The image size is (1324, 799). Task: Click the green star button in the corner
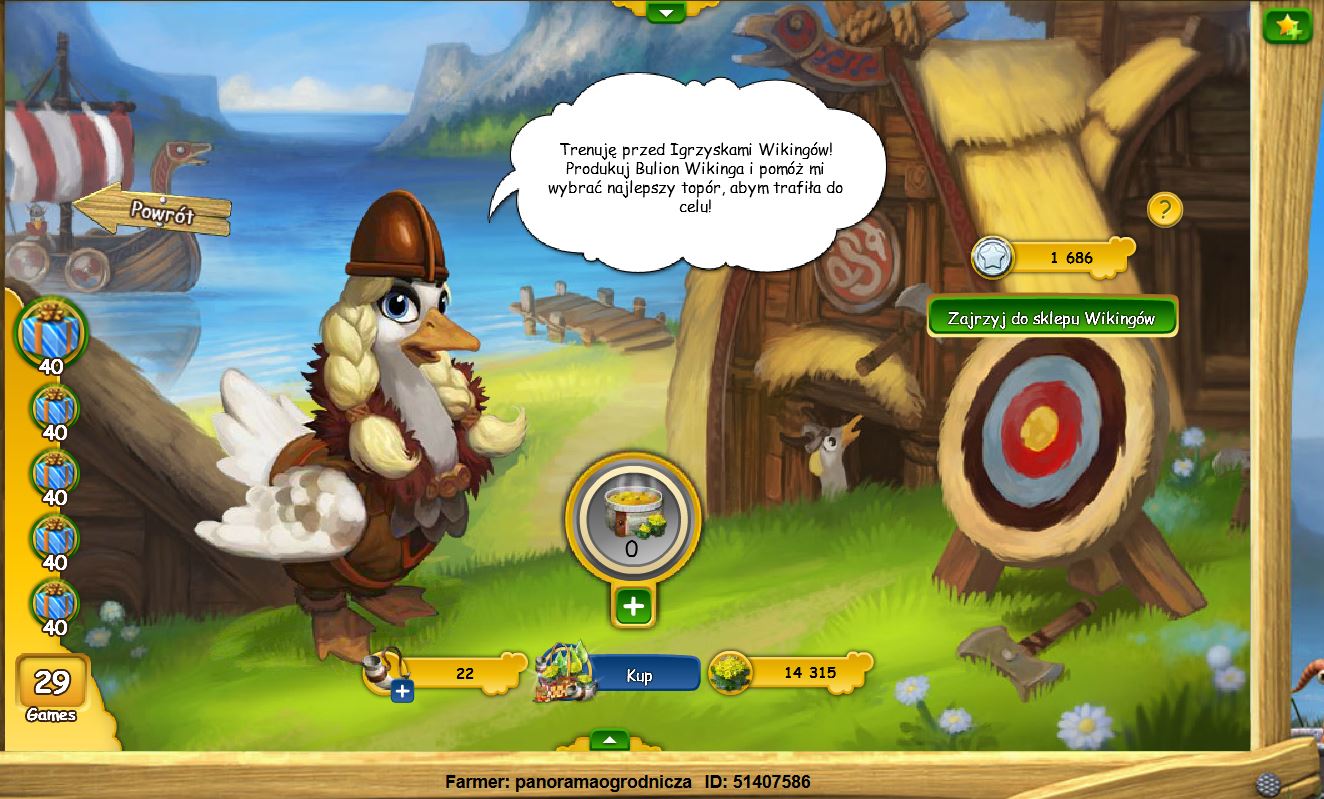(x=1287, y=25)
